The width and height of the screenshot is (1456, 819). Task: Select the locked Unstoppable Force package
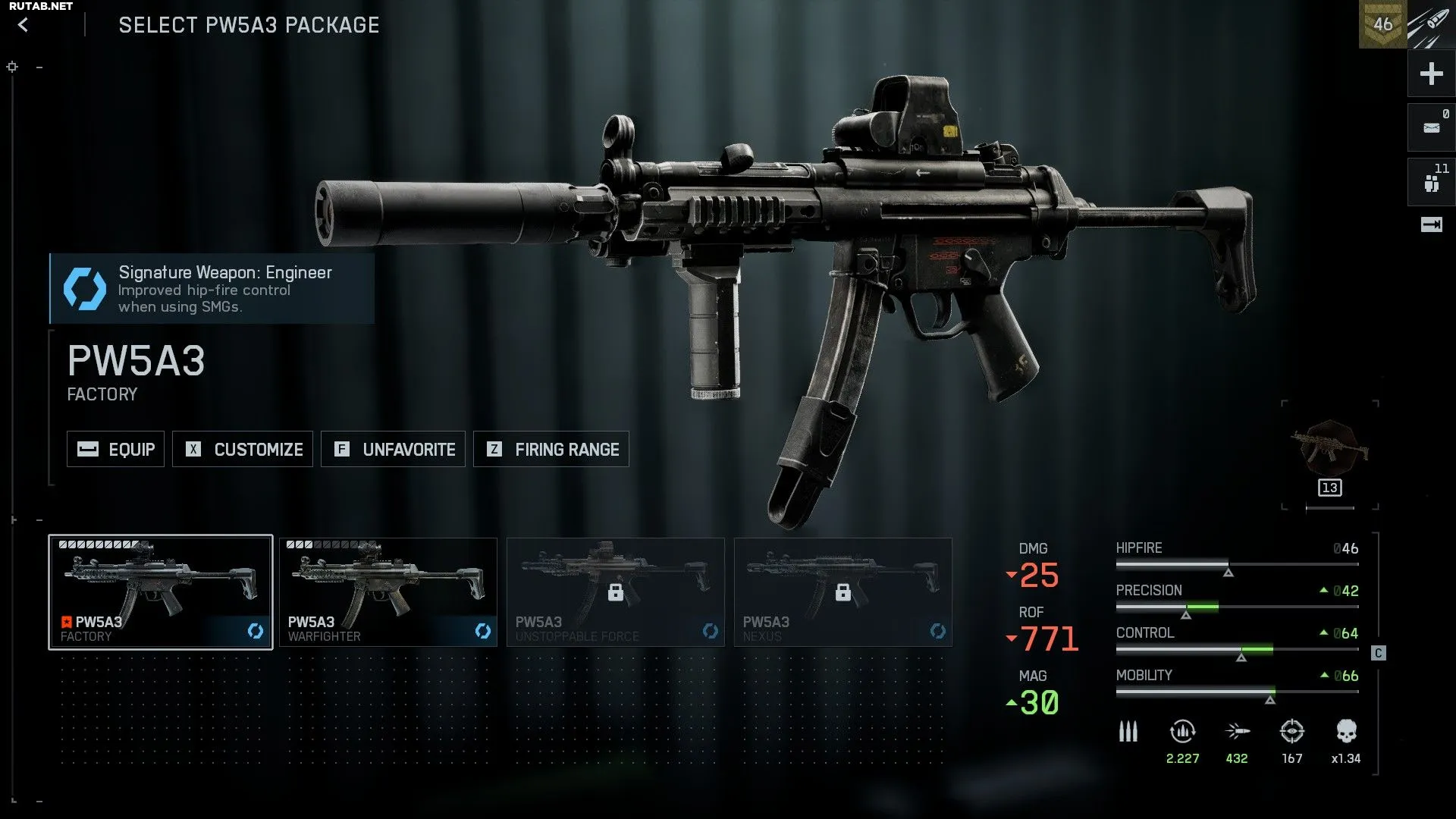pos(615,592)
